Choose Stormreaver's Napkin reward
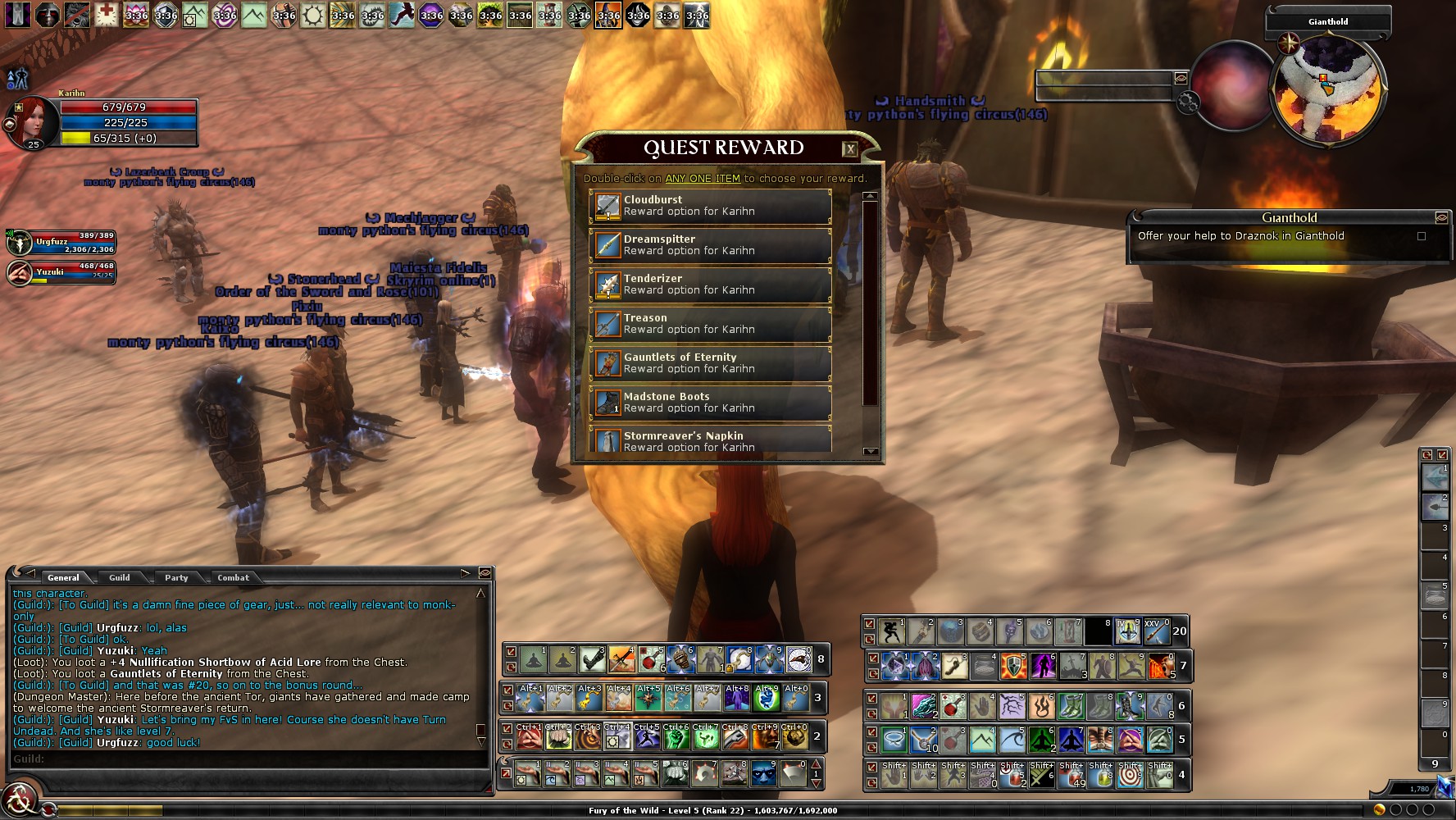Image resolution: width=1456 pixels, height=820 pixels. [710, 440]
